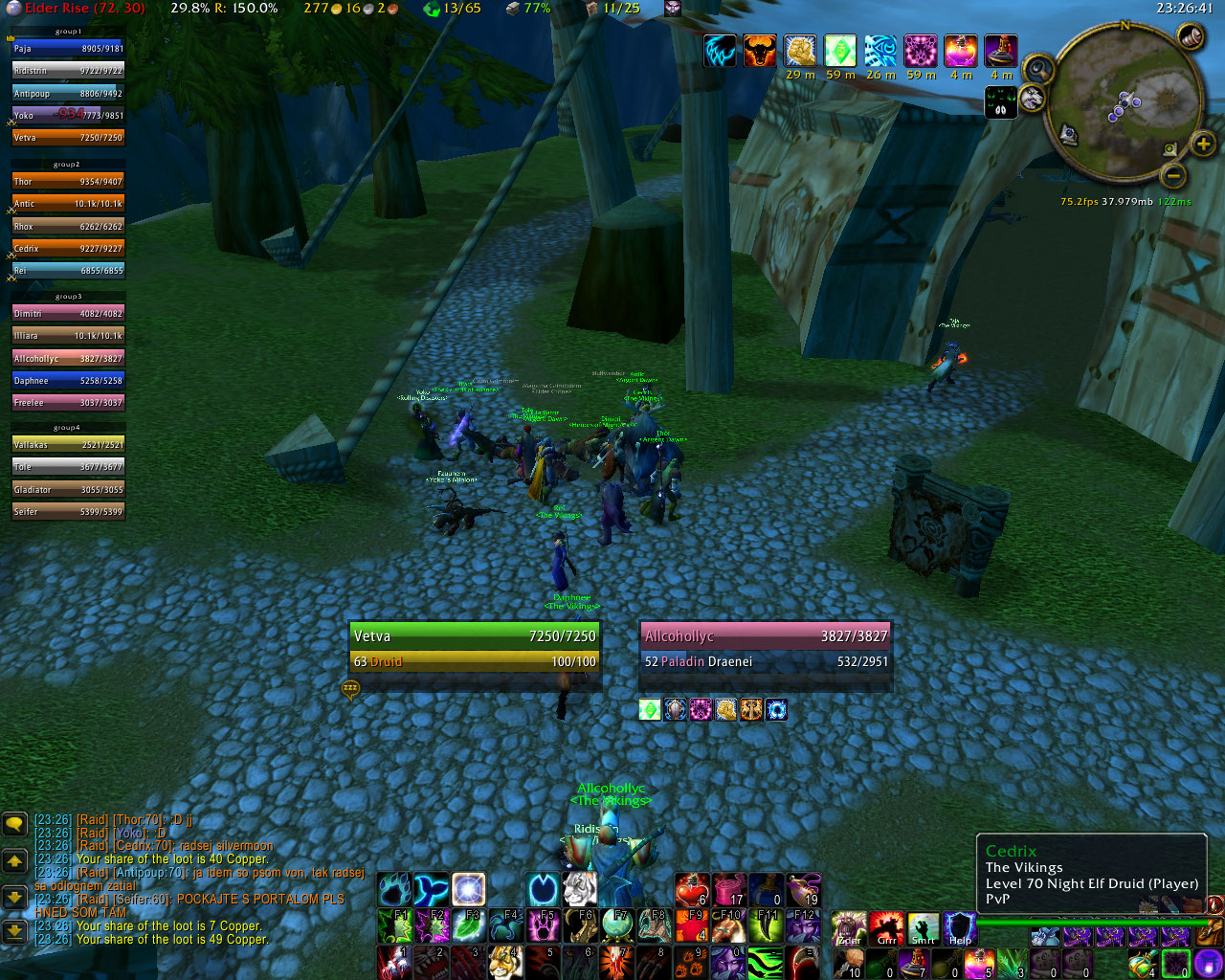Activate the Help macro button

[x=959, y=928]
